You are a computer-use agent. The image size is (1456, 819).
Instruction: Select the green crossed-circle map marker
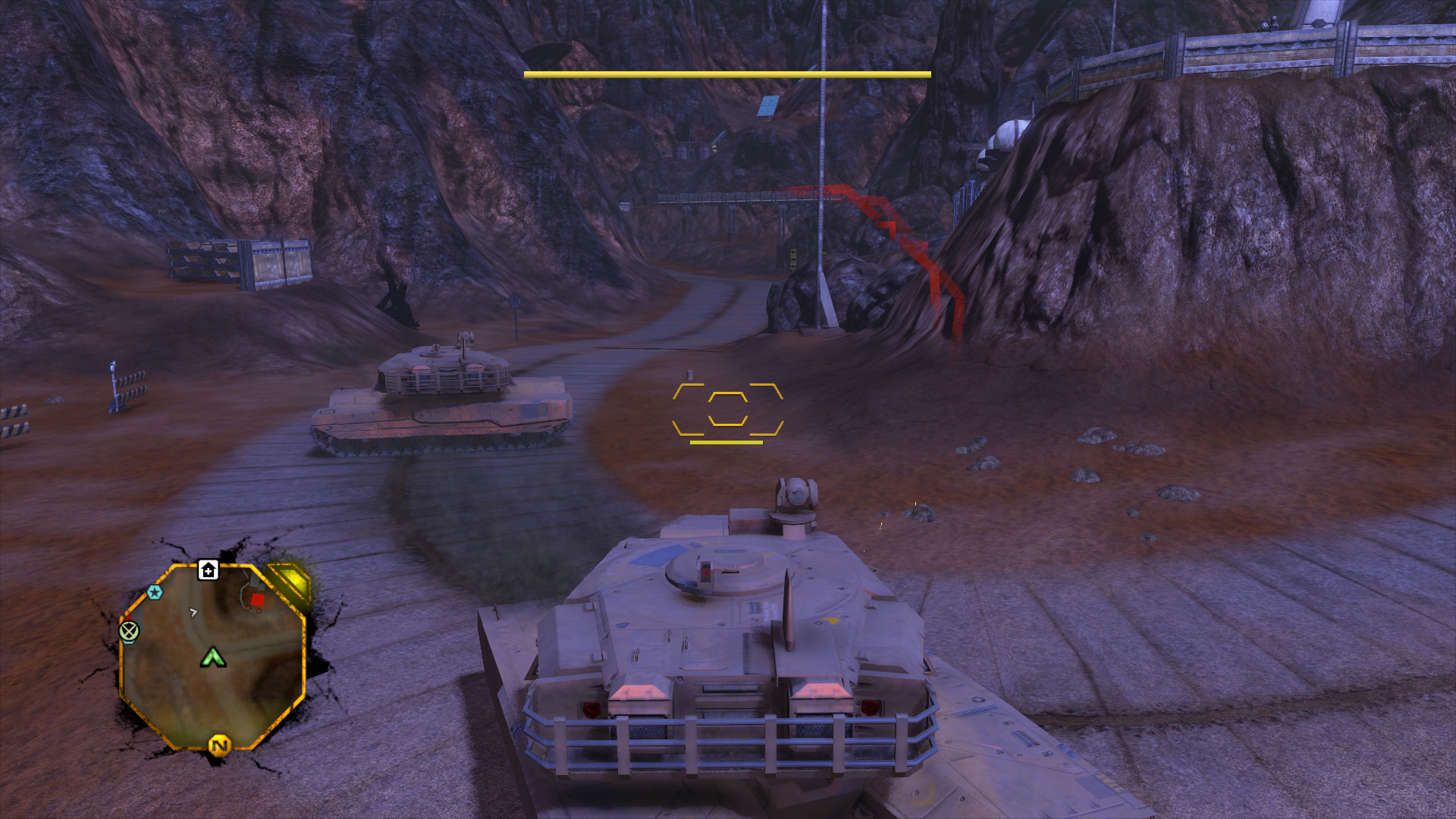tap(130, 630)
